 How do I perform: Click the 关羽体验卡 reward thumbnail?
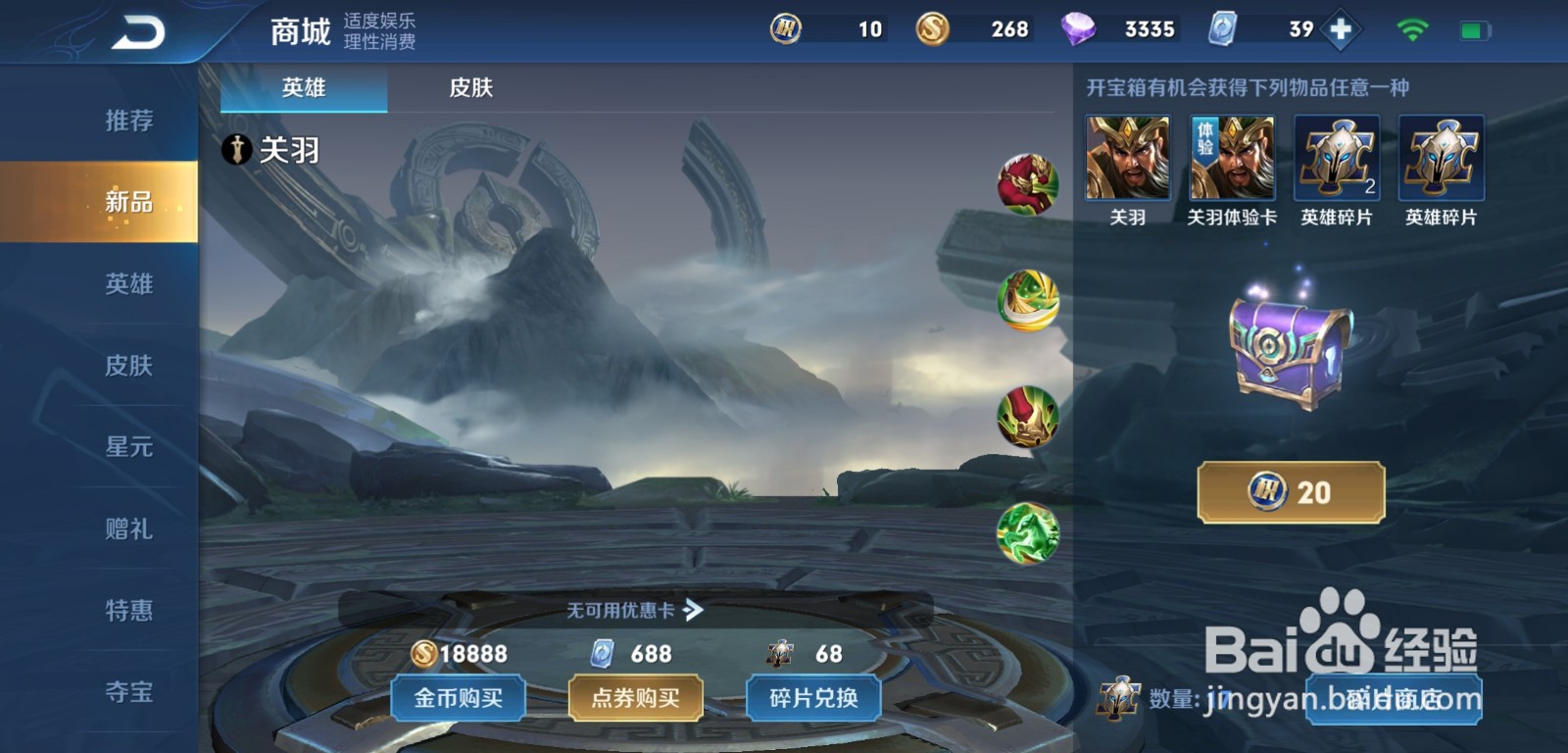(x=1232, y=157)
